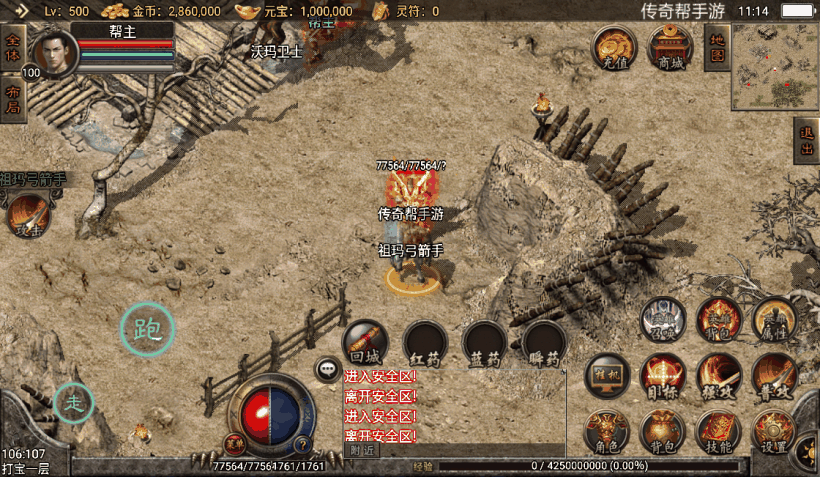Open the 角色 character sheet
The width and height of the screenshot is (820, 477).
(x=608, y=431)
